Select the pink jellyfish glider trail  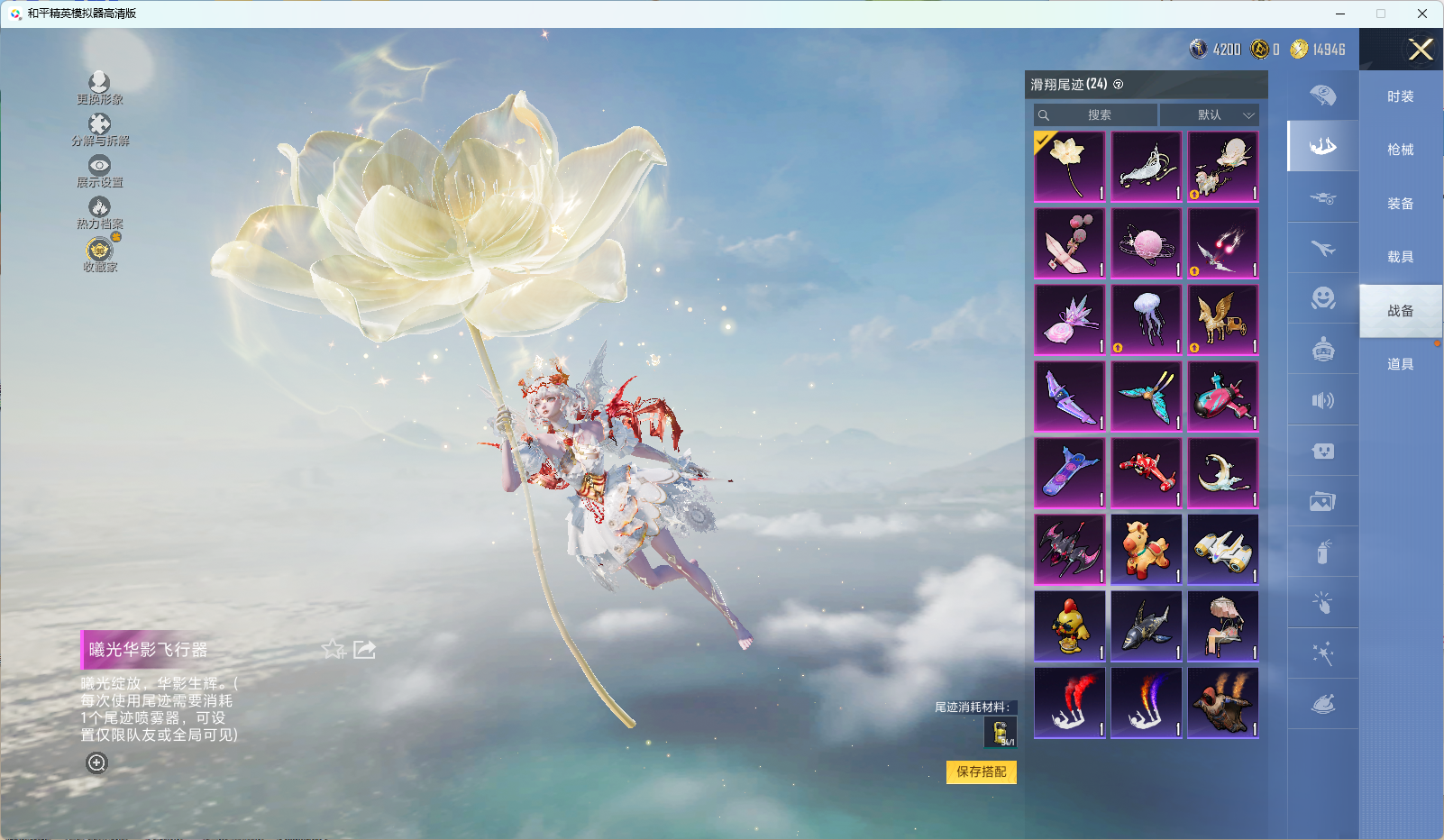[1147, 320]
